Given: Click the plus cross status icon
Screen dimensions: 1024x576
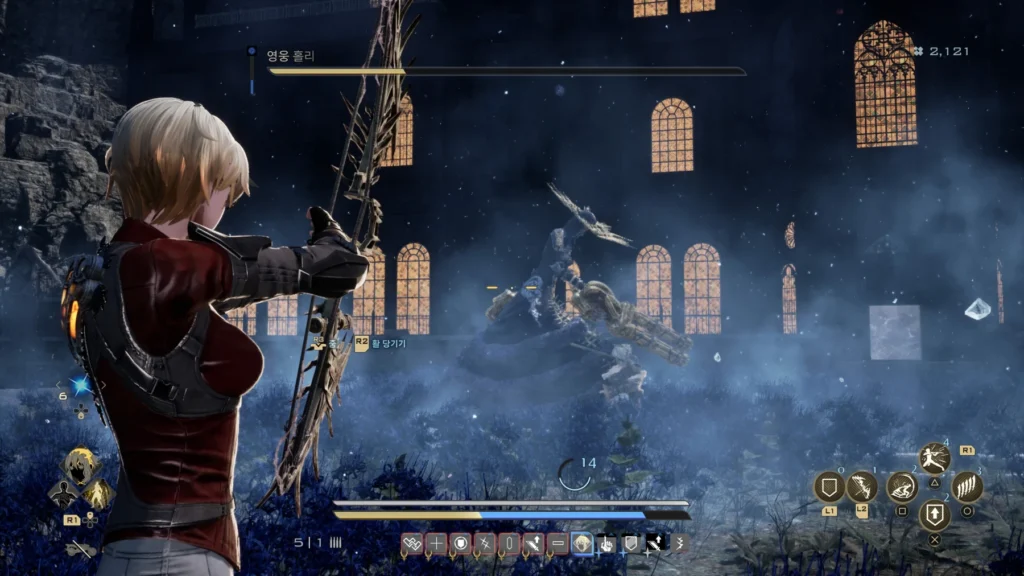Looking at the screenshot, I should point(436,544).
